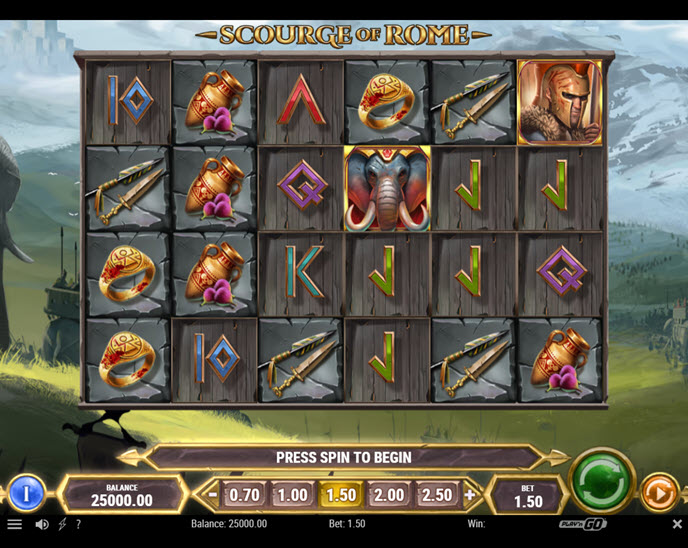Toggle the lightning bolt fast play

tap(62, 524)
